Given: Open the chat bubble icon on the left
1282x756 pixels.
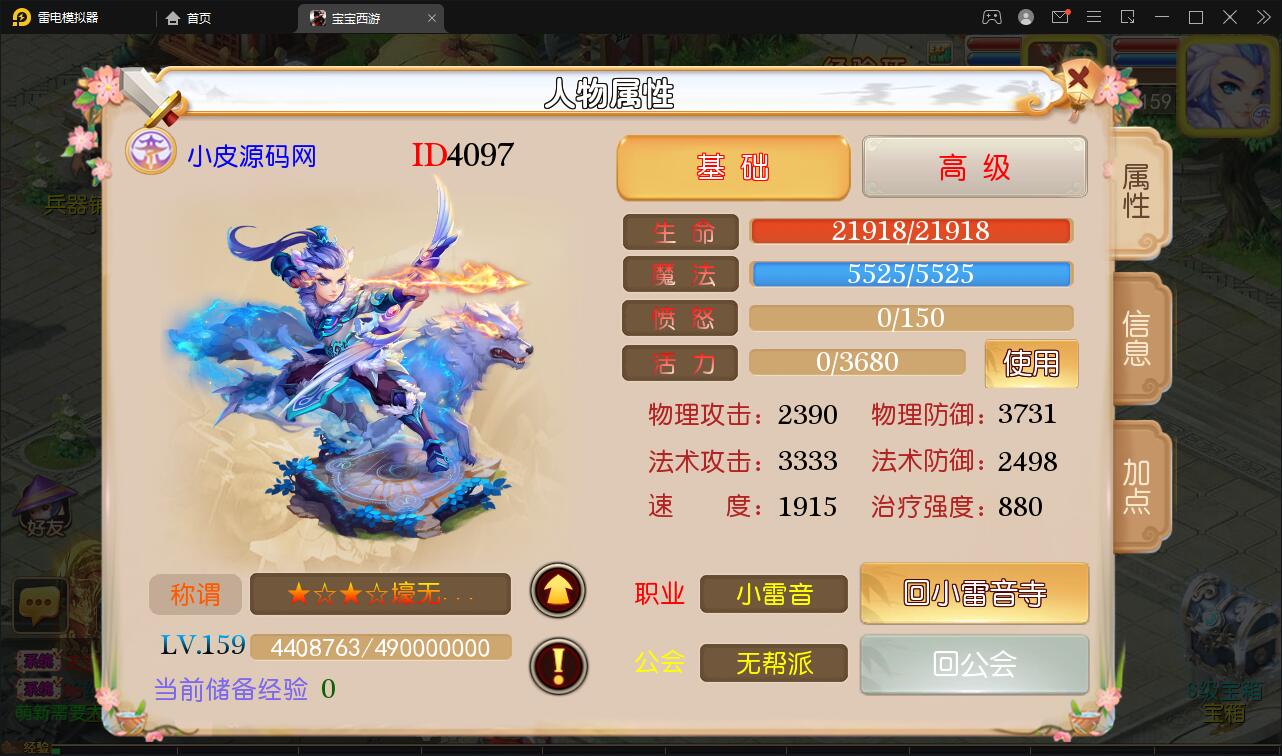Looking at the screenshot, I should 39,604.
